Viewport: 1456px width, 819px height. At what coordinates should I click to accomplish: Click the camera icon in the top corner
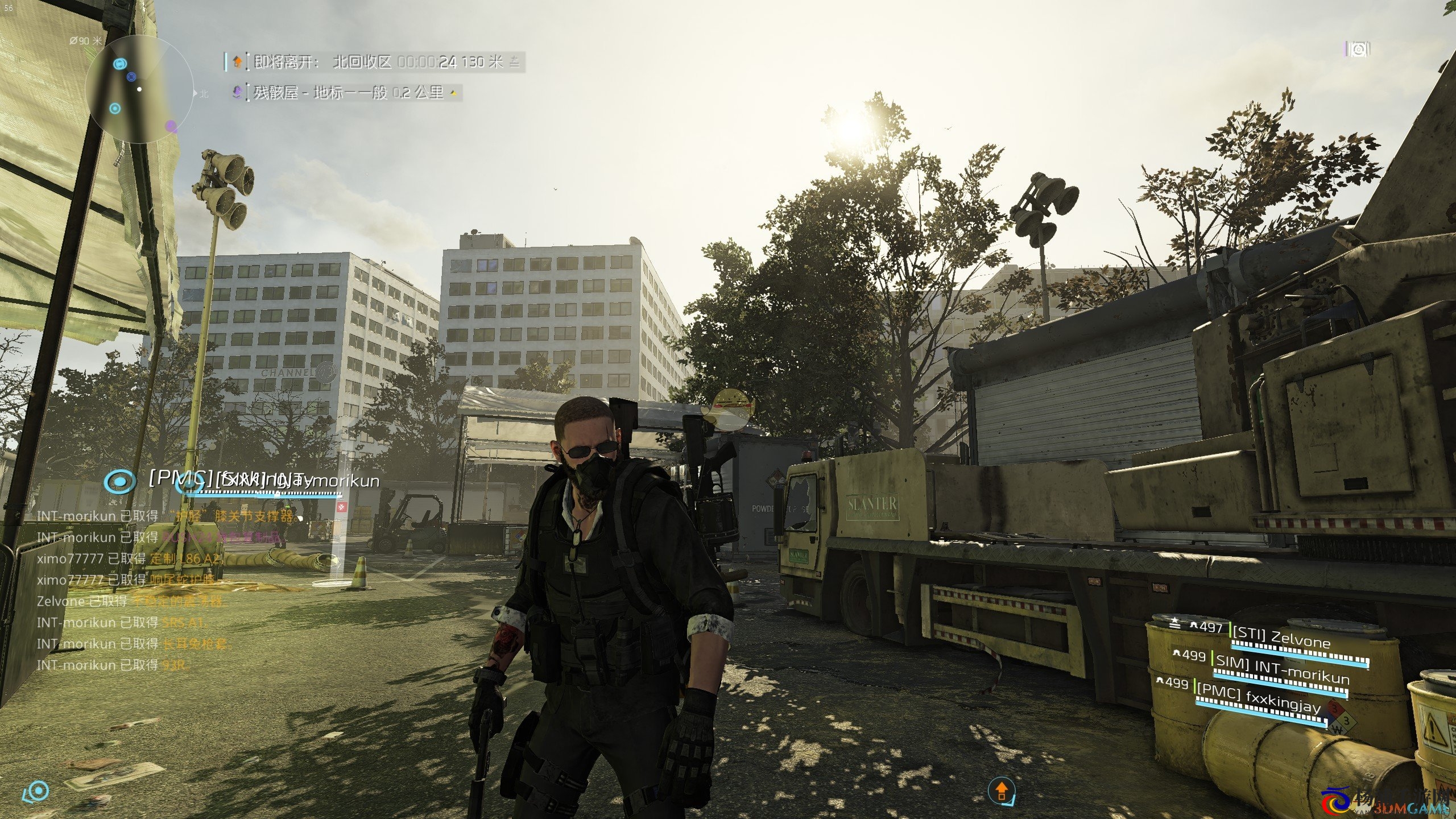pos(1358,50)
